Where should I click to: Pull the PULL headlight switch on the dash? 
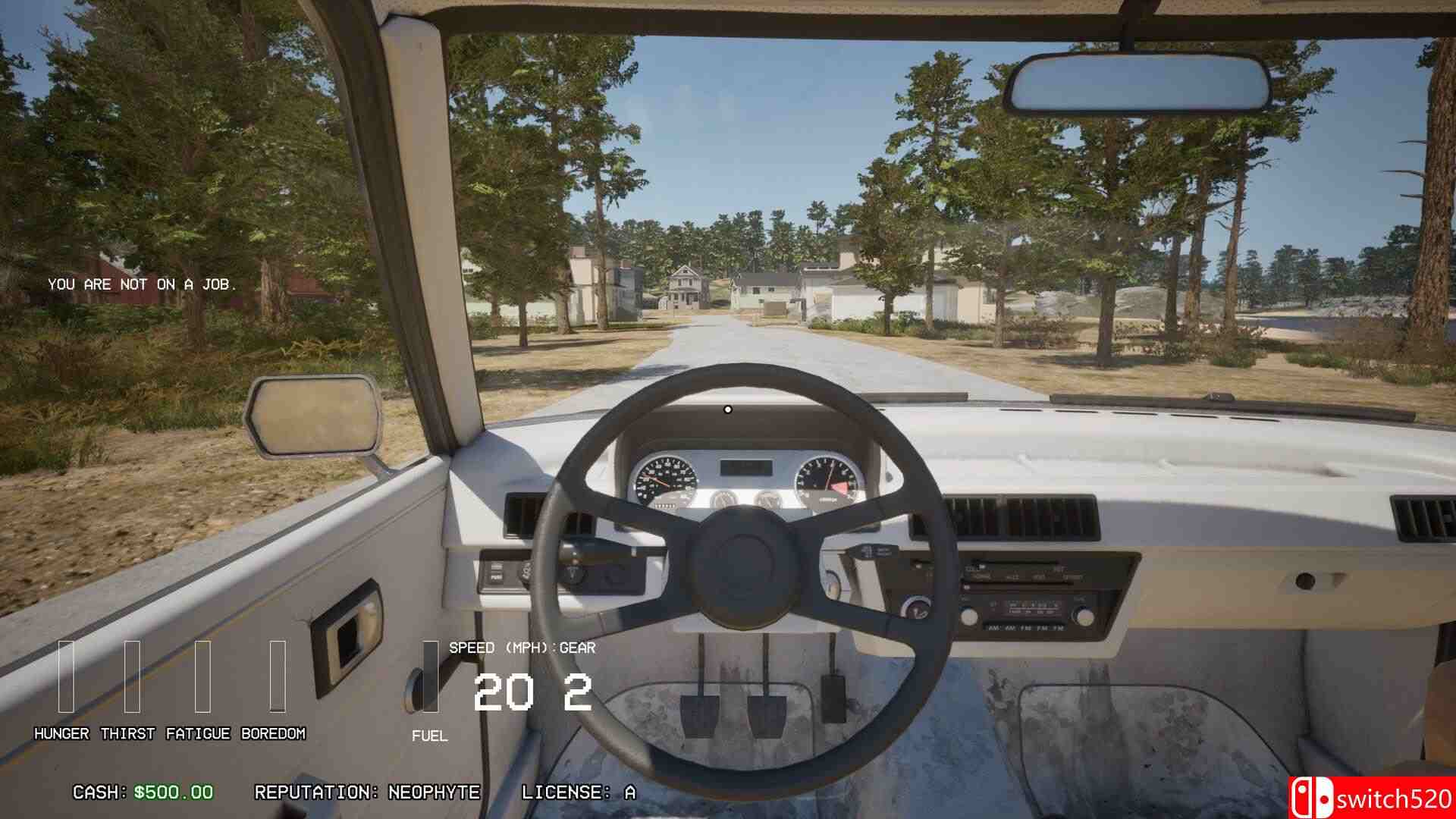[x=496, y=576]
